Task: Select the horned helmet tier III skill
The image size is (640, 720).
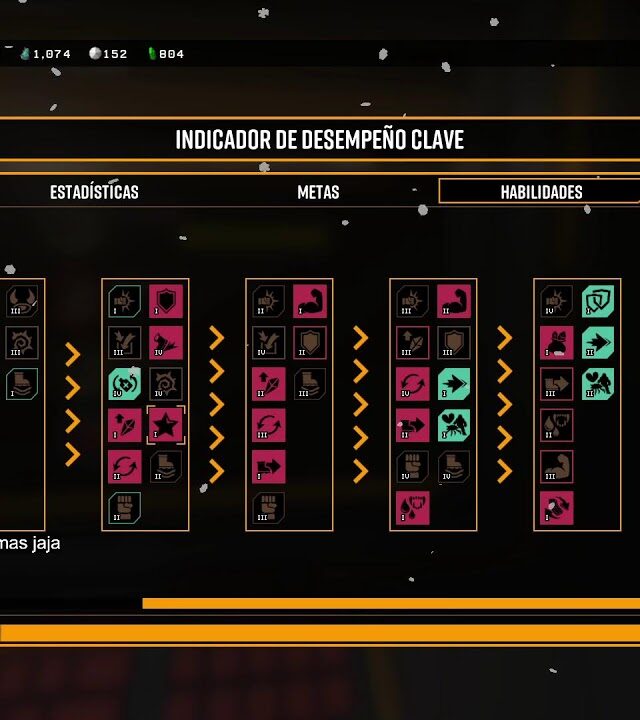Action: coord(21,301)
